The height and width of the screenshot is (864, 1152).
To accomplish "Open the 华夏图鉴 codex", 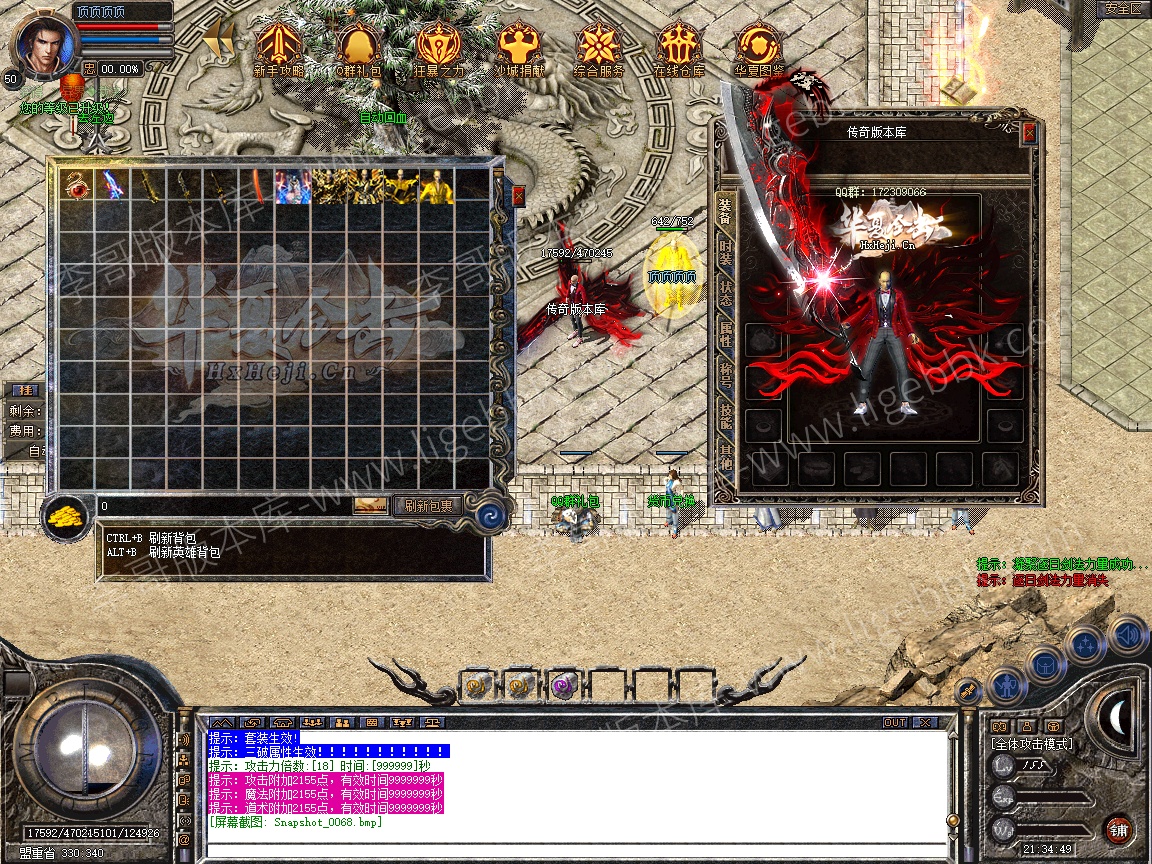I will [x=759, y=48].
